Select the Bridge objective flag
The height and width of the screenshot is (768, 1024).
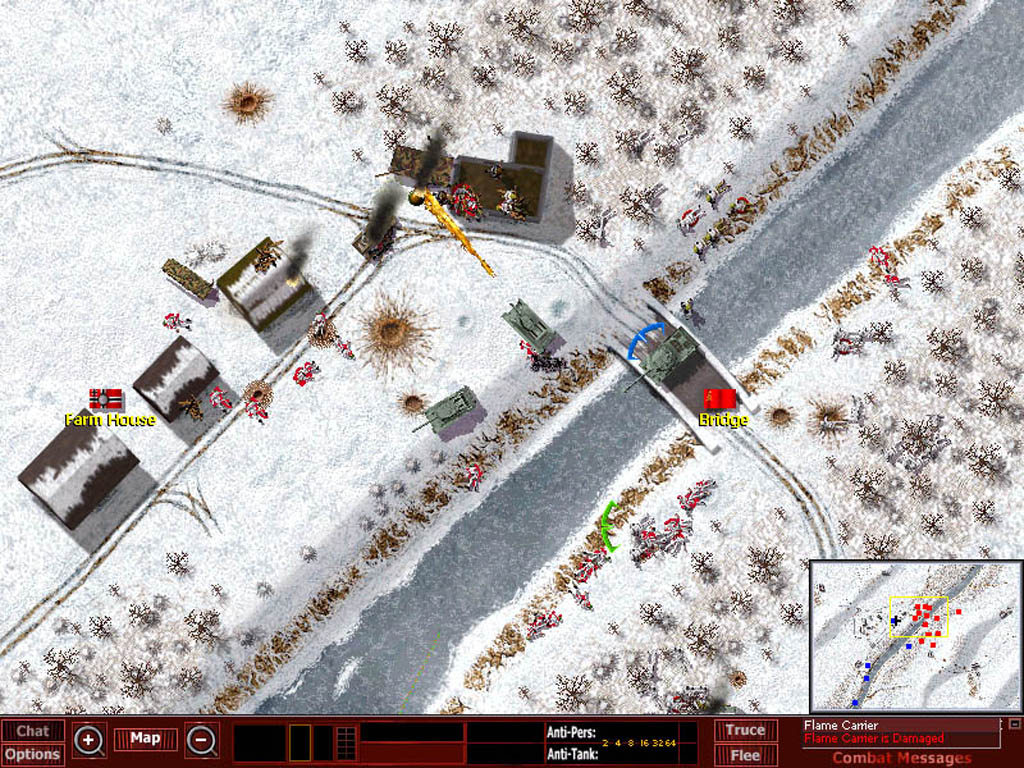[719, 399]
